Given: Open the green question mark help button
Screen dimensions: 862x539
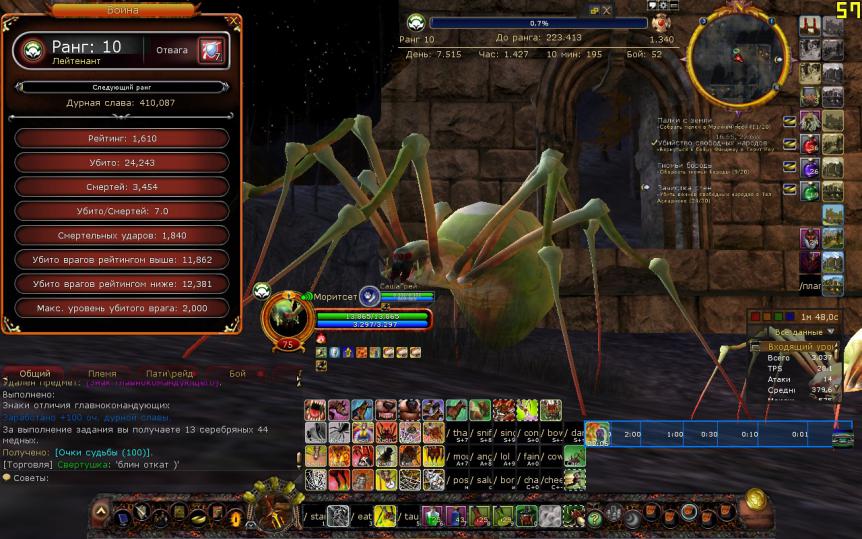Looking at the screenshot, I should (x=595, y=518).
